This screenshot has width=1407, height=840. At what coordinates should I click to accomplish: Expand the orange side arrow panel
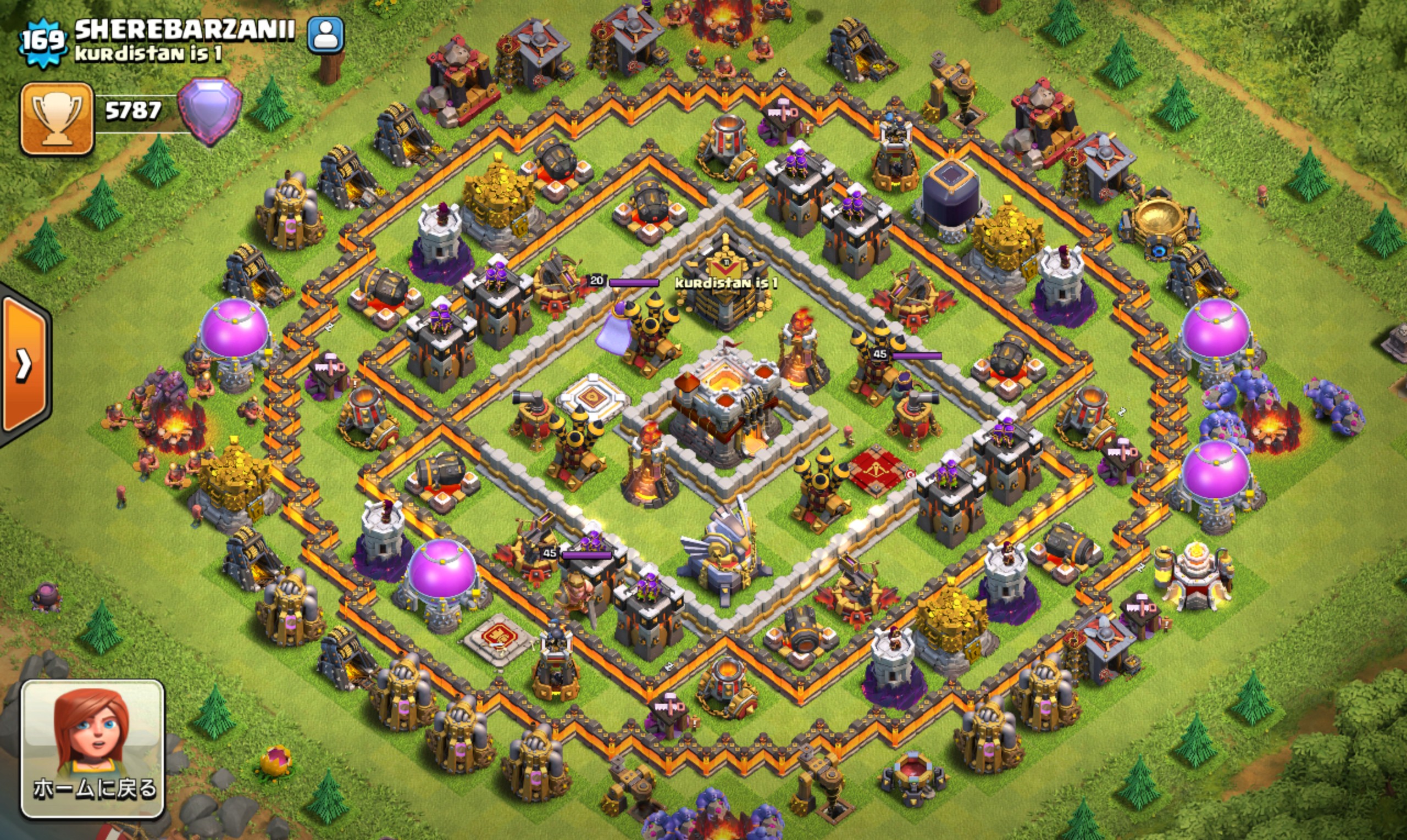click(25, 365)
